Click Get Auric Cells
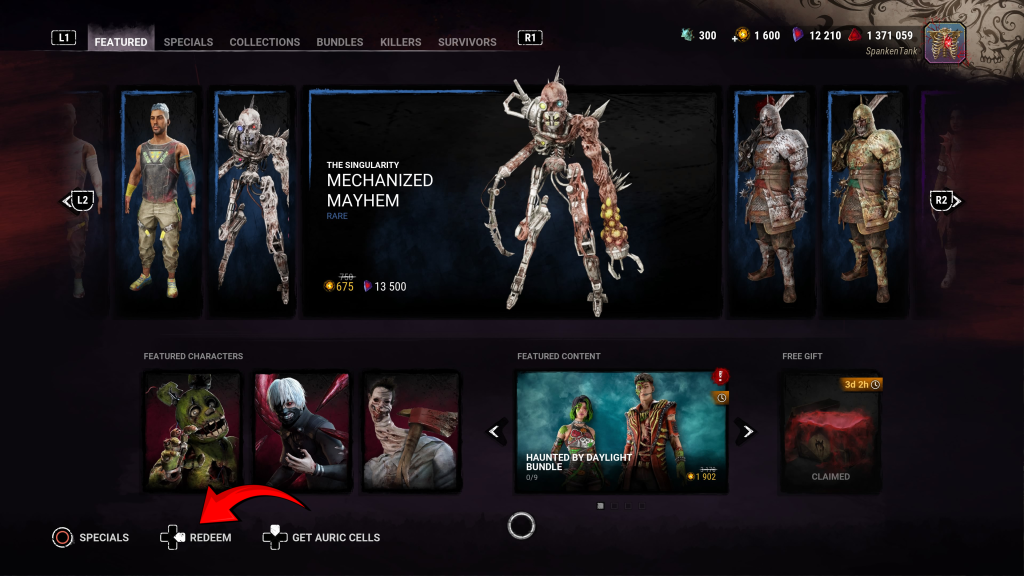1024x576 pixels. pos(322,538)
